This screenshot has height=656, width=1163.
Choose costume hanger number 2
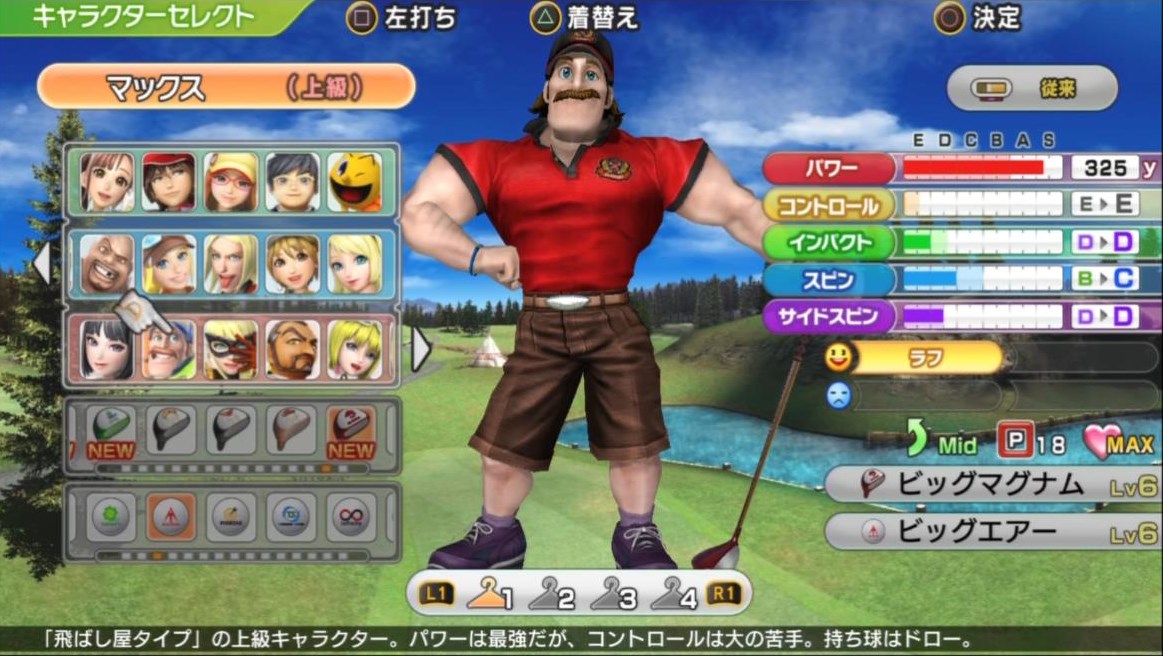552,596
